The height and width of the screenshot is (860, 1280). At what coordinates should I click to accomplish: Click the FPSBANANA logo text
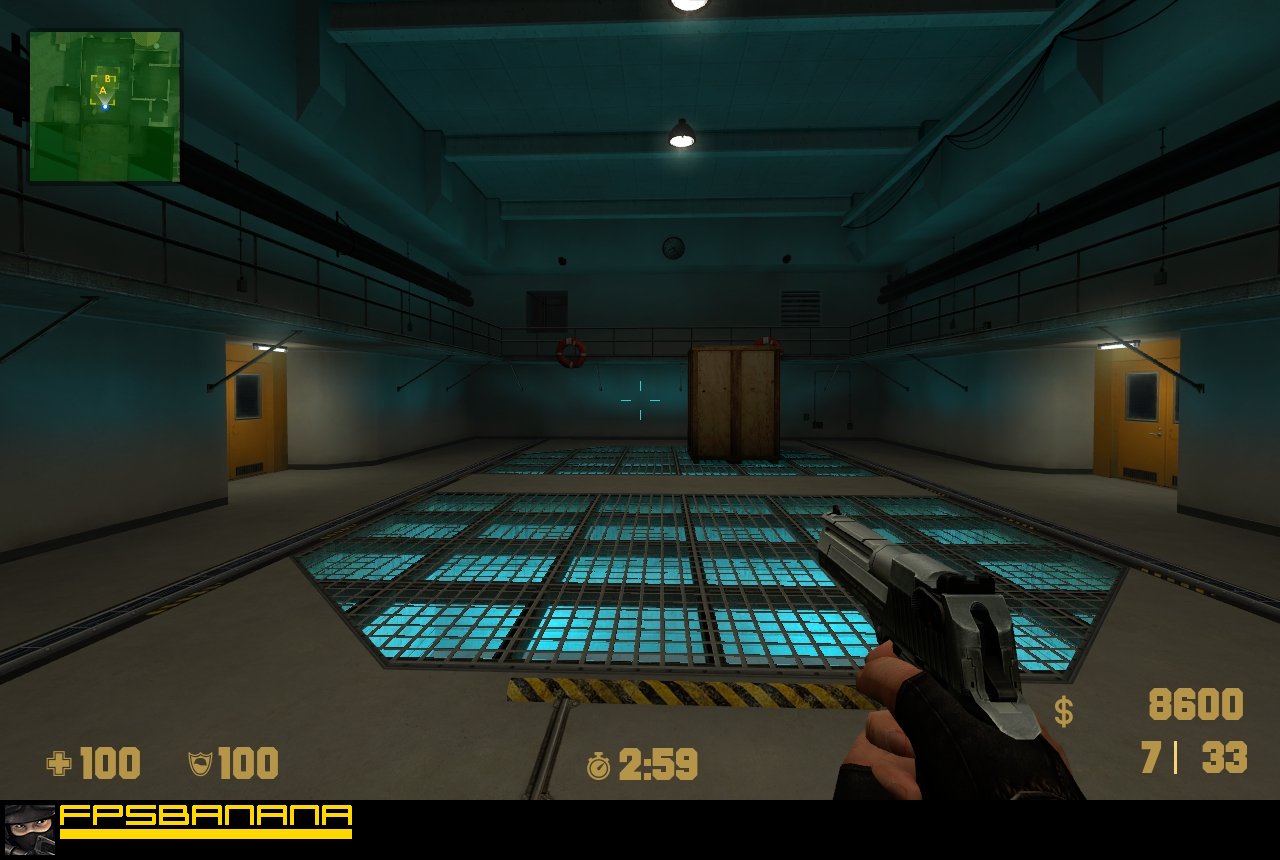click(x=205, y=814)
